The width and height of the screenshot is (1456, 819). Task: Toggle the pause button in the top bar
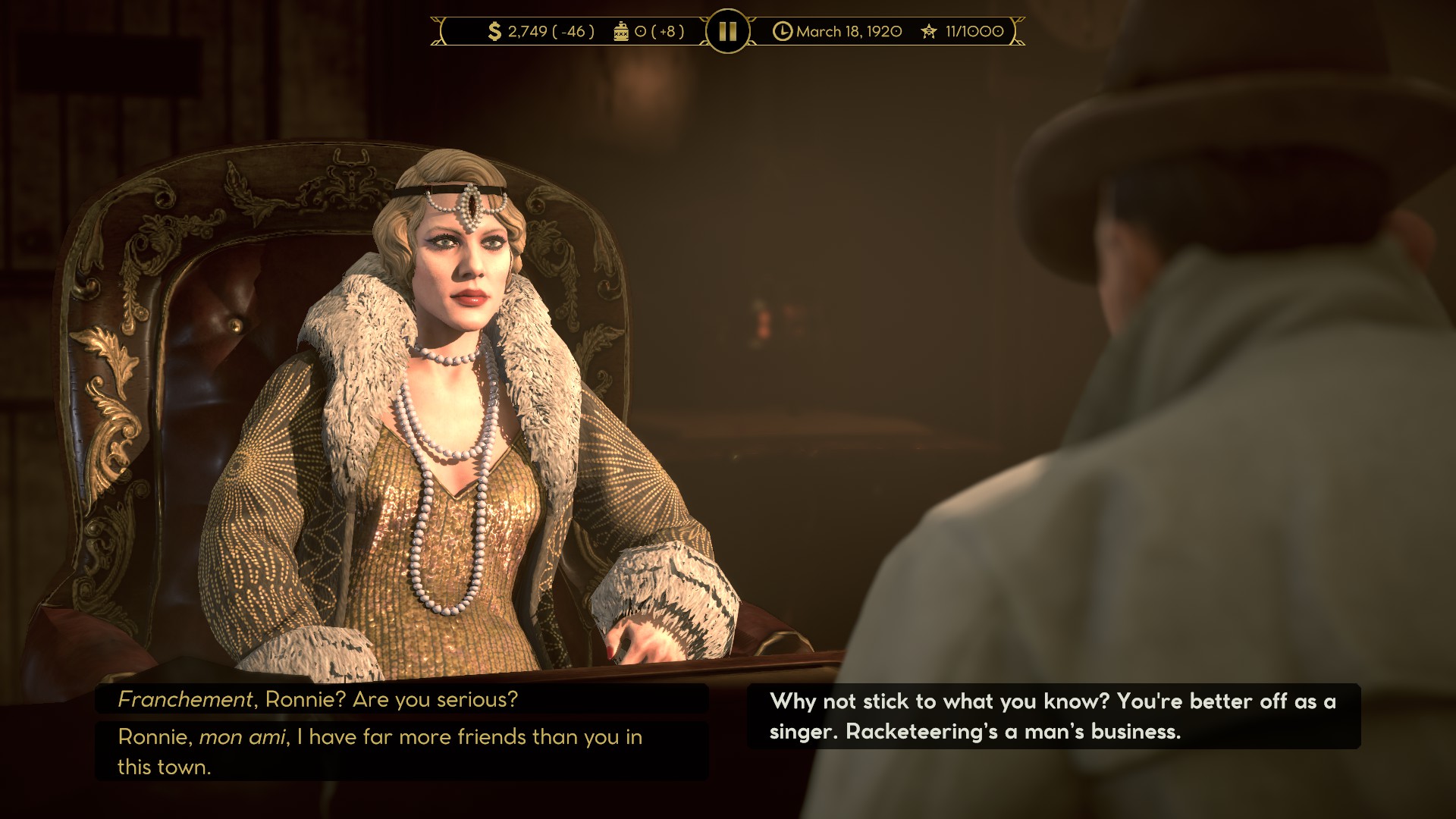[x=727, y=31]
